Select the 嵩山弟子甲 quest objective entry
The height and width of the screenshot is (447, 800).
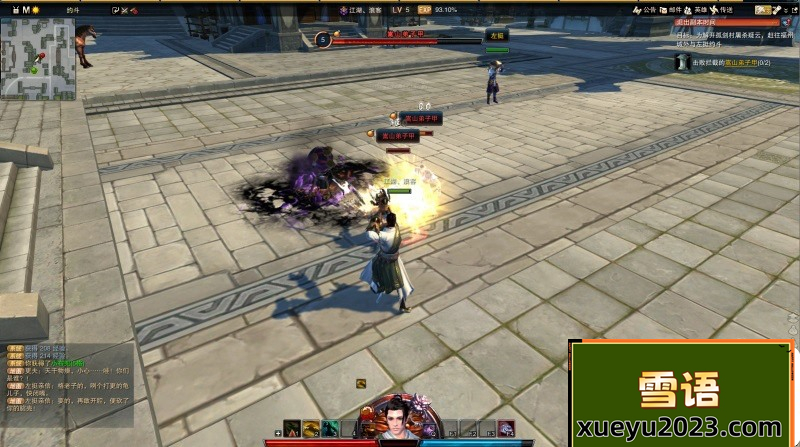(x=738, y=62)
